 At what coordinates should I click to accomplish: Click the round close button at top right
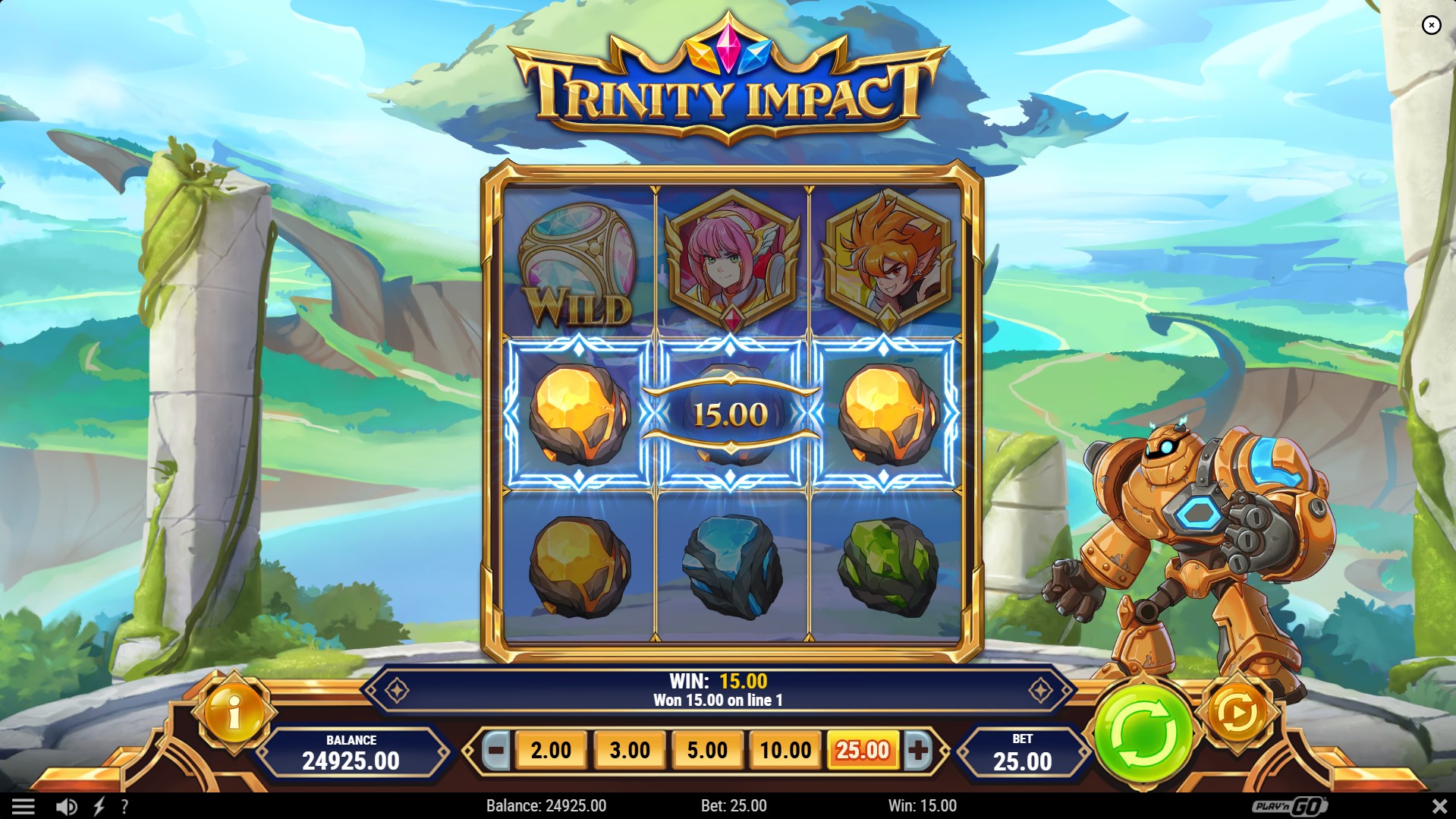tap(1431, 26)
